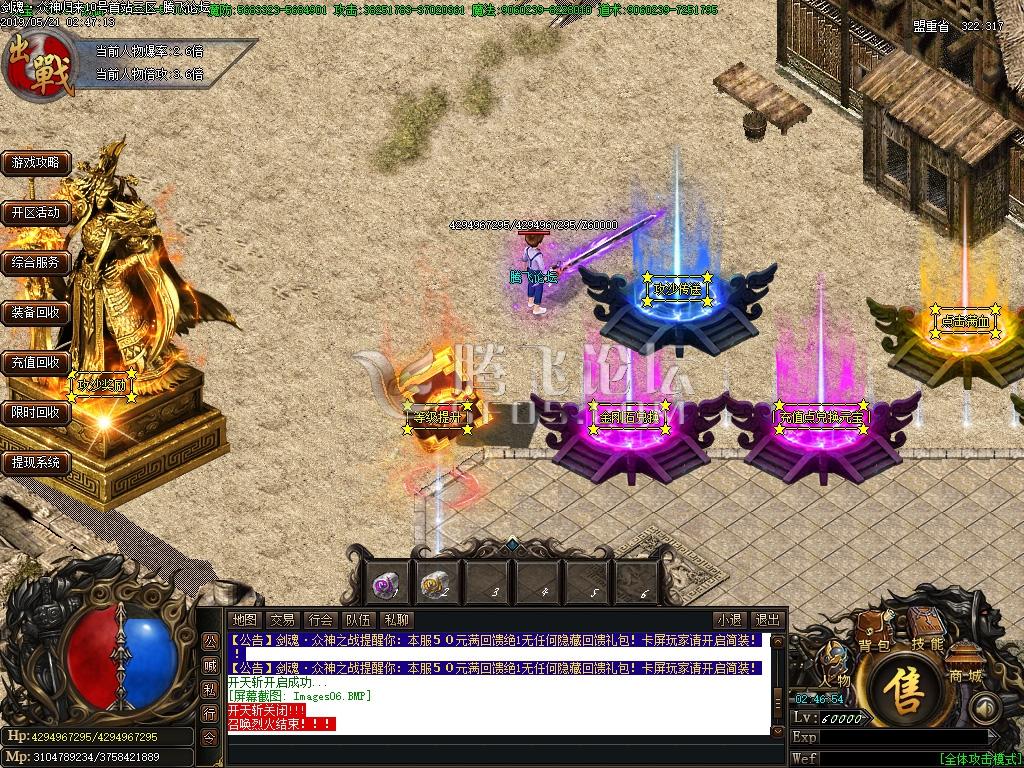This screenshot has width=1024, height=768.
Task: Click the 退出 exit game button
Action: [767, 620]
